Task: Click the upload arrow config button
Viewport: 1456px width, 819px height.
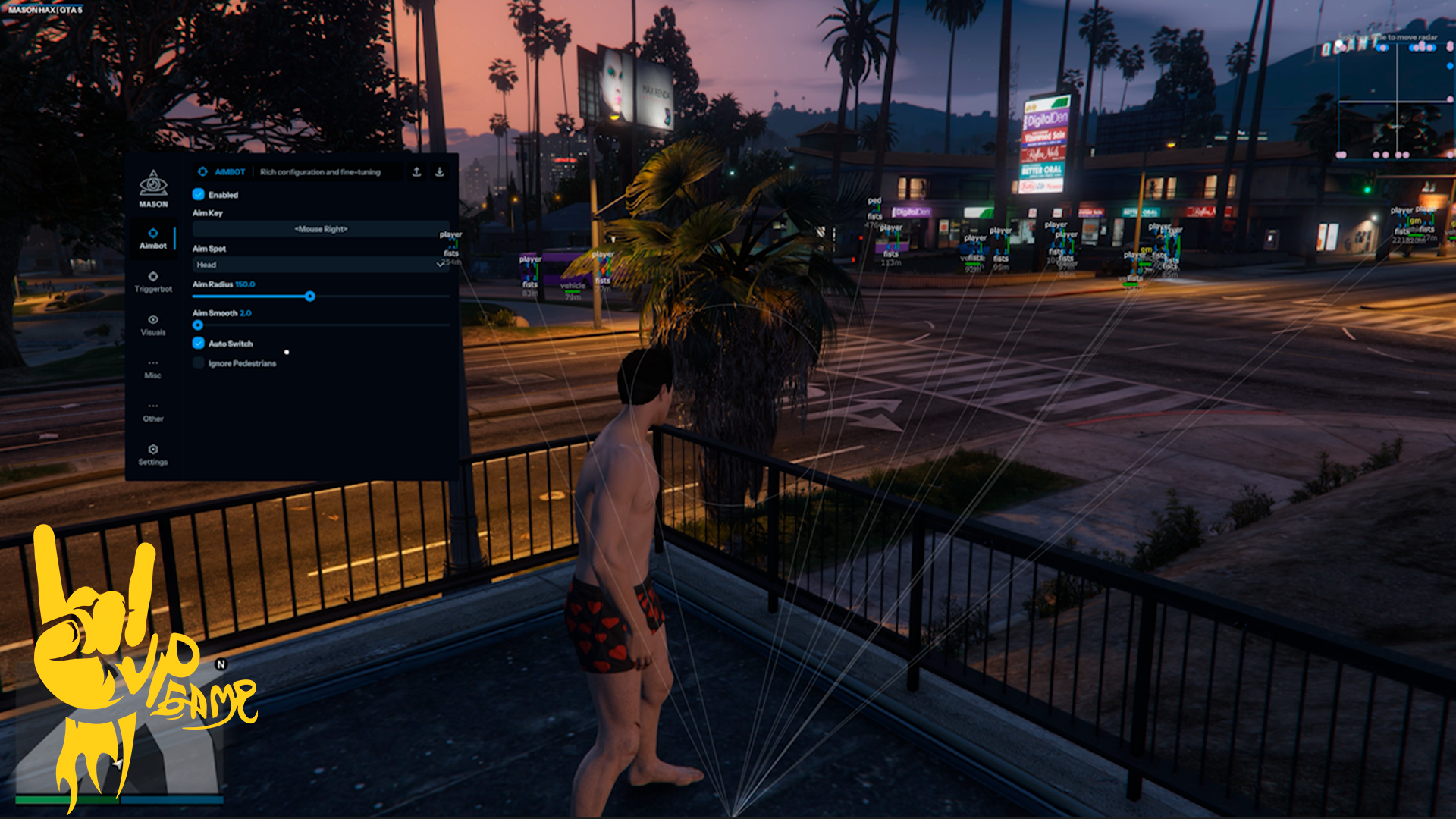Action: tap(416, 172)
